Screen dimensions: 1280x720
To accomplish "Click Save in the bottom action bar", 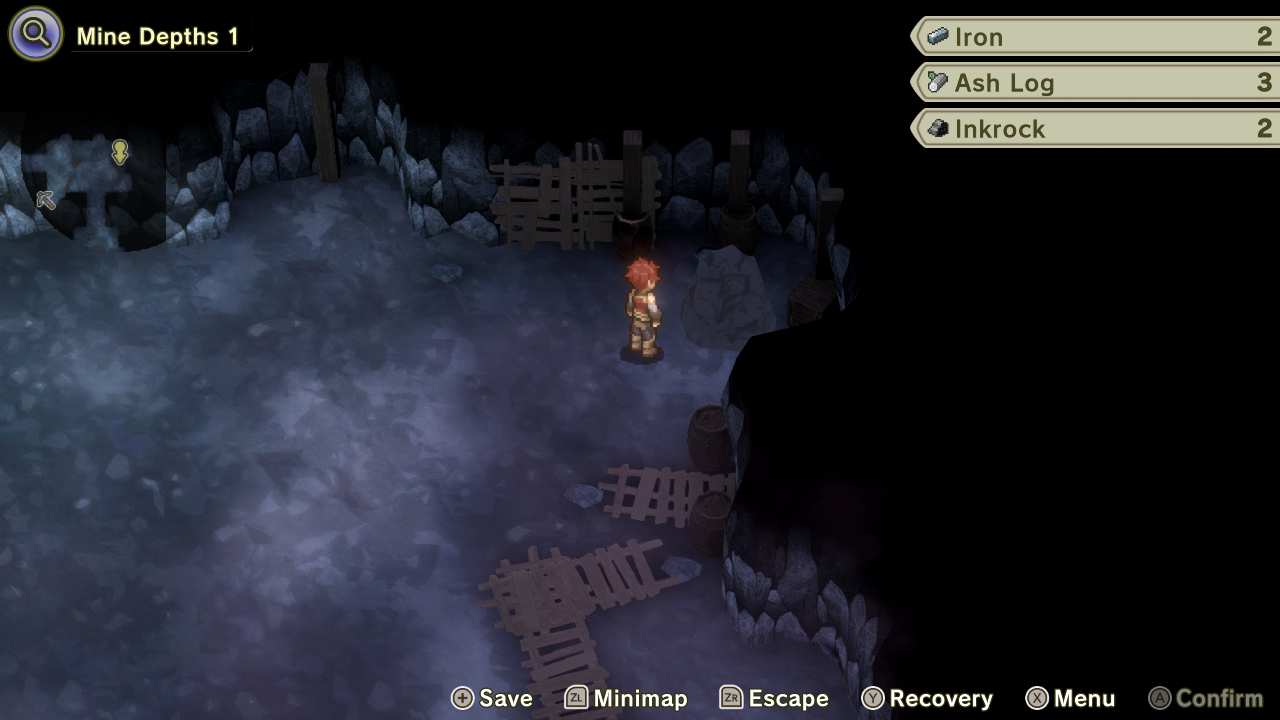I will [x=505, y=698].
